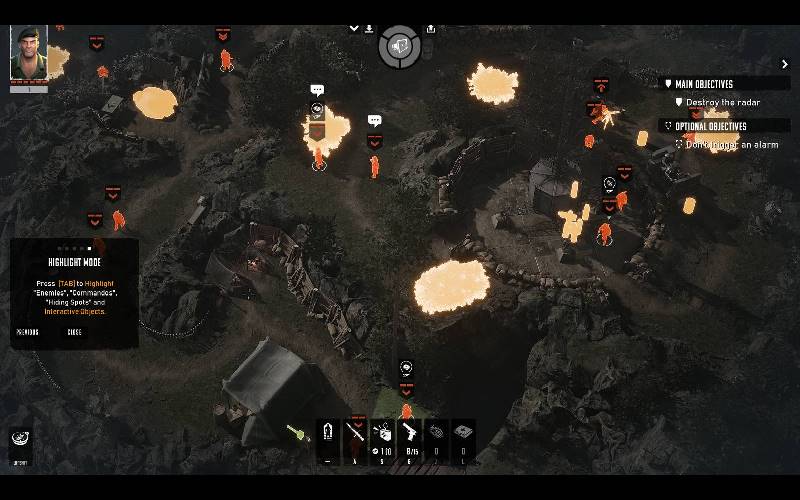Collapse the objectives panel with the arrow
800x500 pixels.
[785, 64]
